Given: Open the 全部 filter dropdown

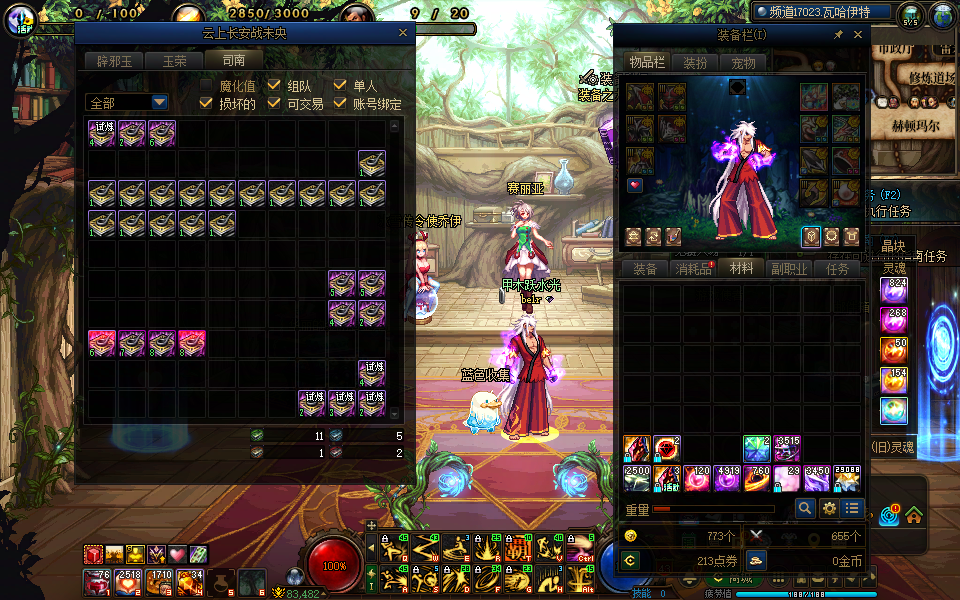Looking at the screenshot, I should [x=159, y=102].
